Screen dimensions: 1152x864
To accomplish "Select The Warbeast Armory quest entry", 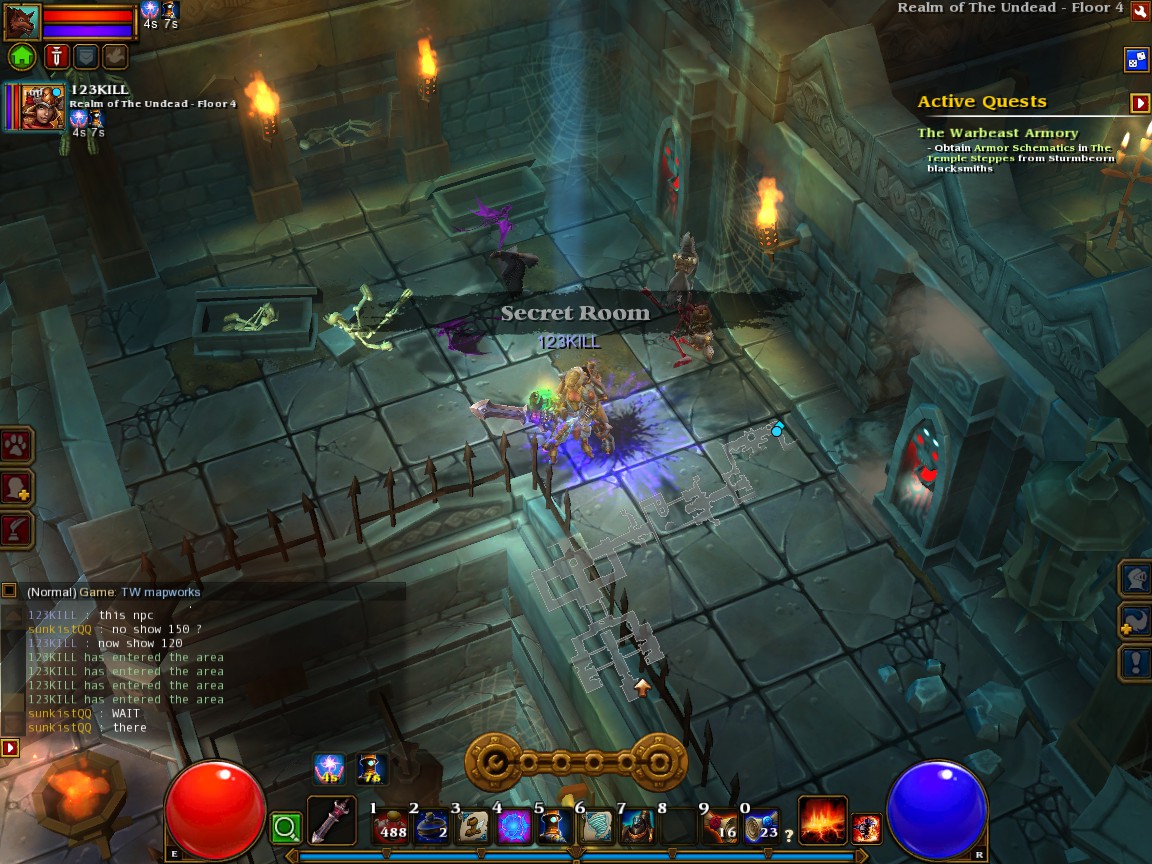I will tap(997, 133).
